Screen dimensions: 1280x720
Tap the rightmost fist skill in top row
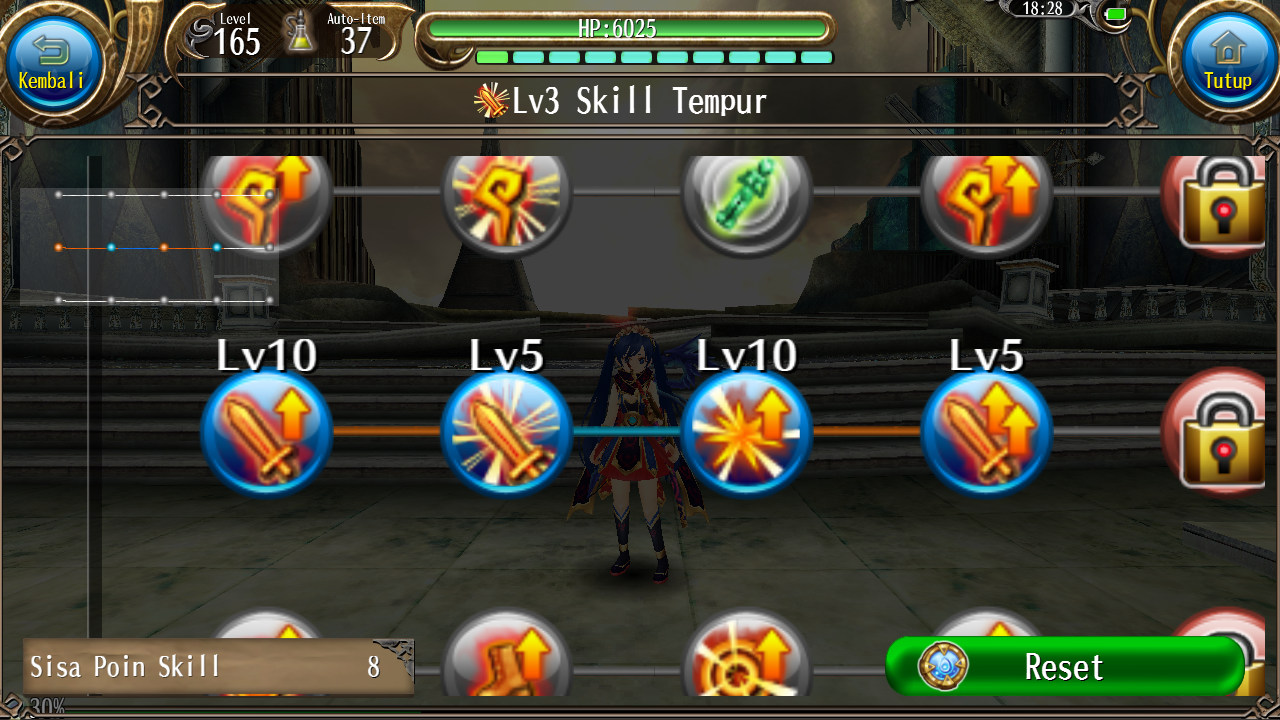point(987,197)
